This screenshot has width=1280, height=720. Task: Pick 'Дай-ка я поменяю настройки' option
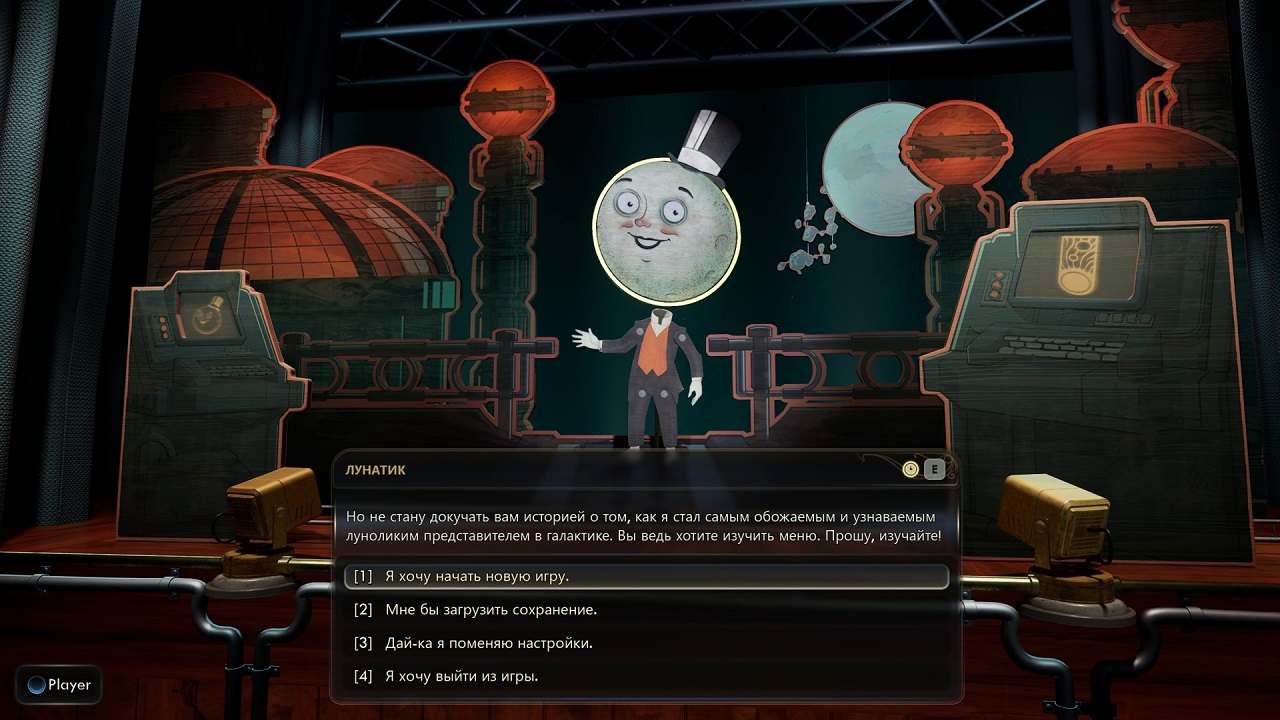pyautogui.click(x=488, y=643)
